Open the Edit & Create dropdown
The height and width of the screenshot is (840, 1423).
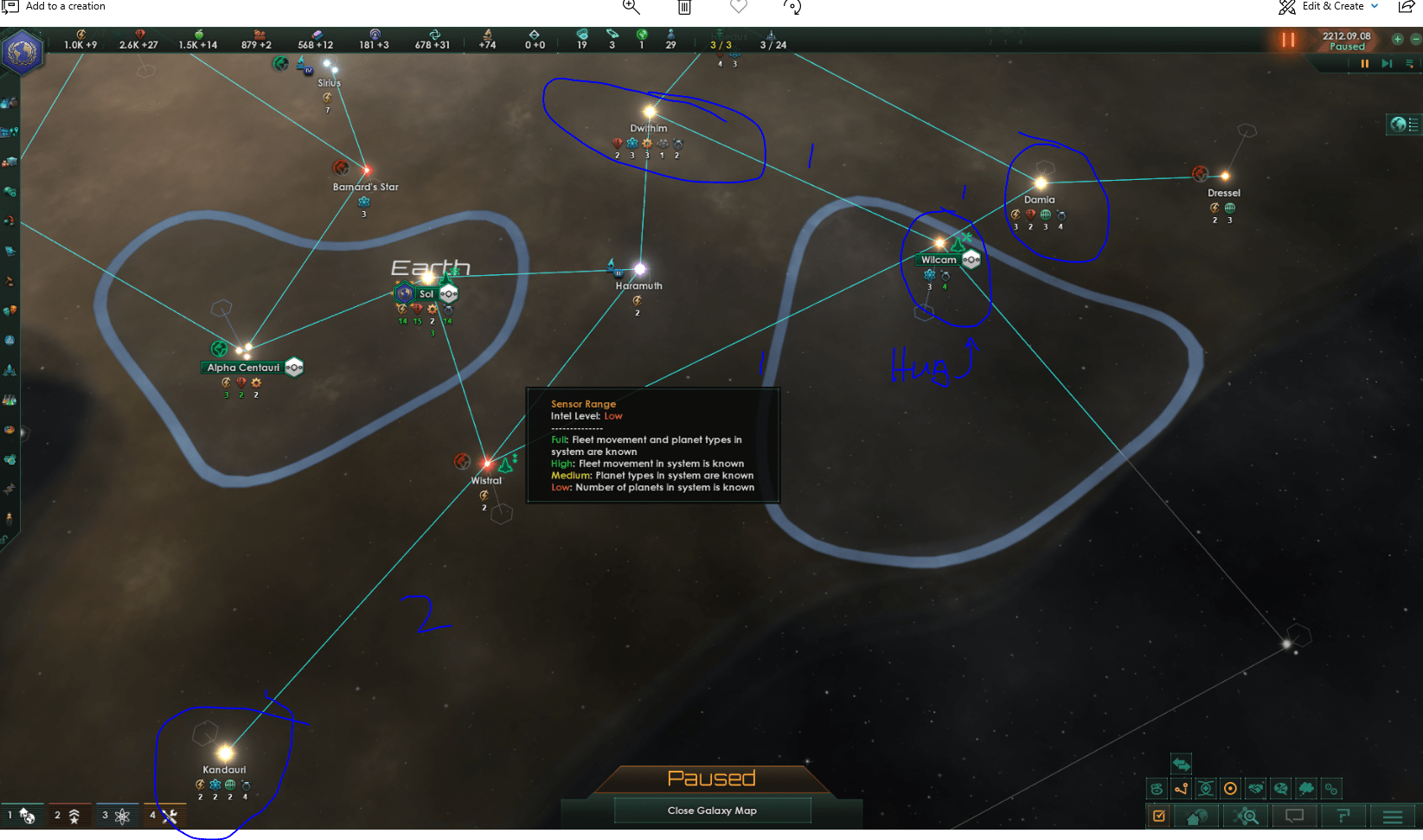pos(1332,6)
